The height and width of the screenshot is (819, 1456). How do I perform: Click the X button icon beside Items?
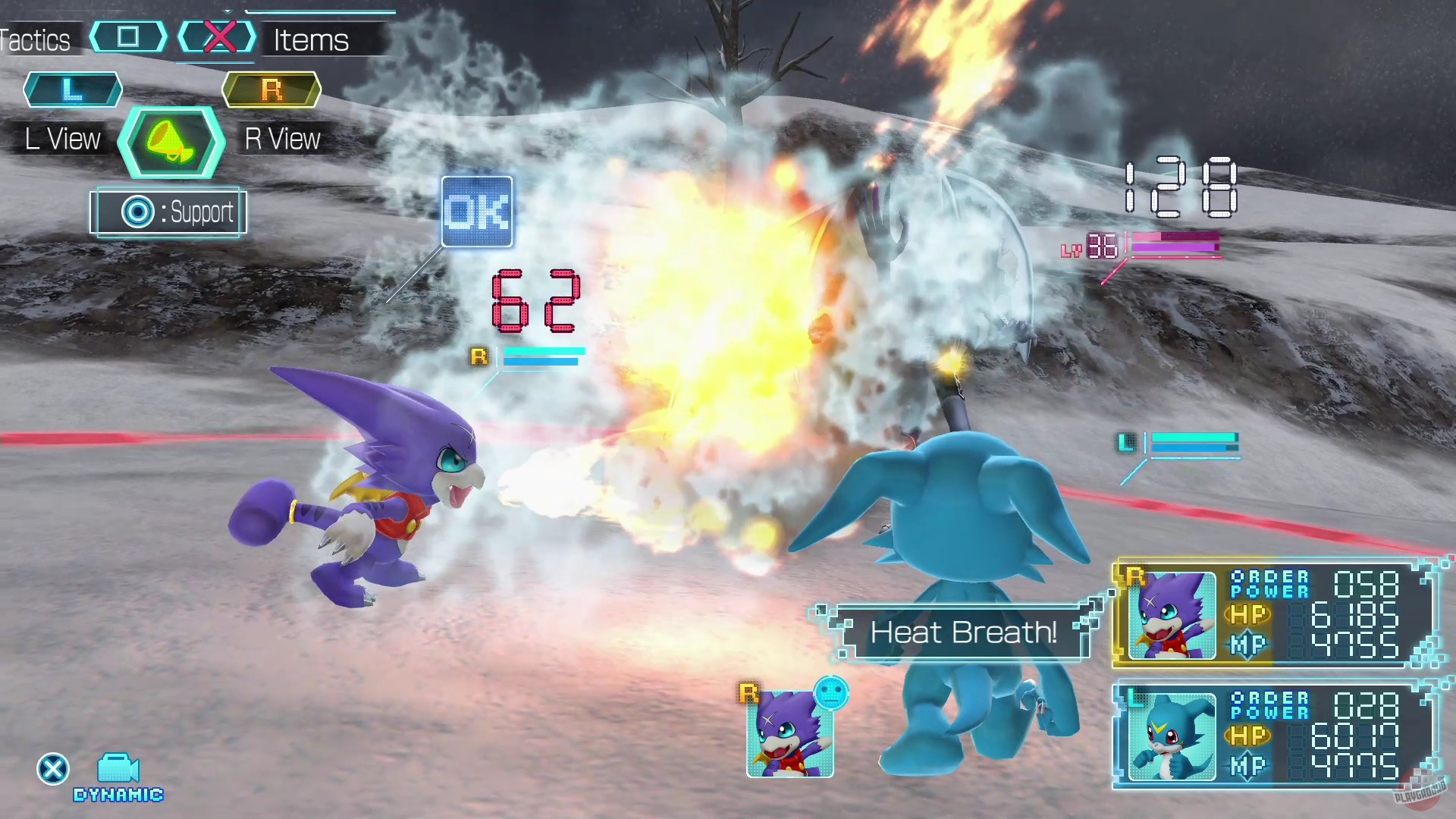(218, 34)
